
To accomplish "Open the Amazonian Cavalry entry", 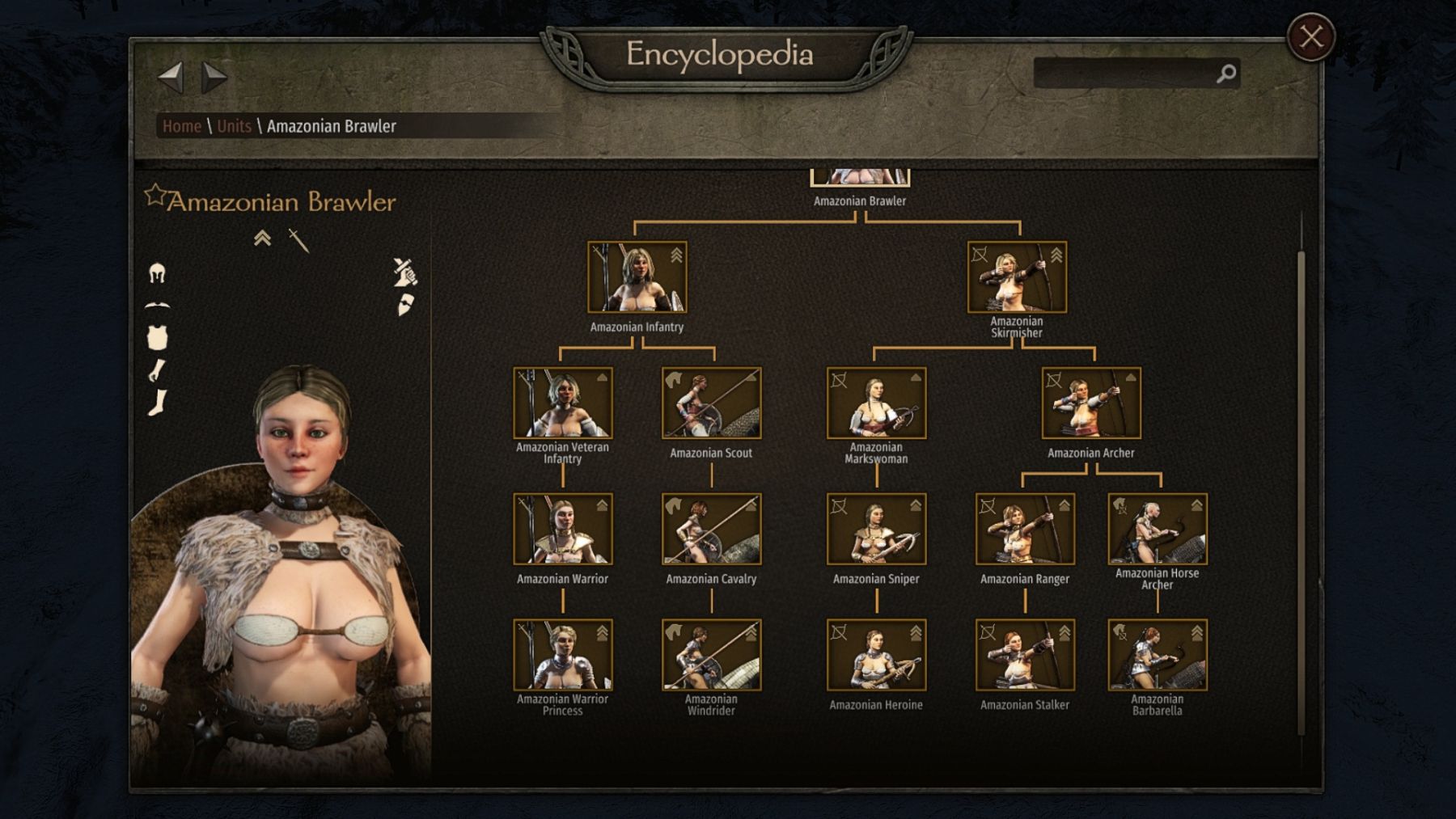I will [x=711, y=530].
